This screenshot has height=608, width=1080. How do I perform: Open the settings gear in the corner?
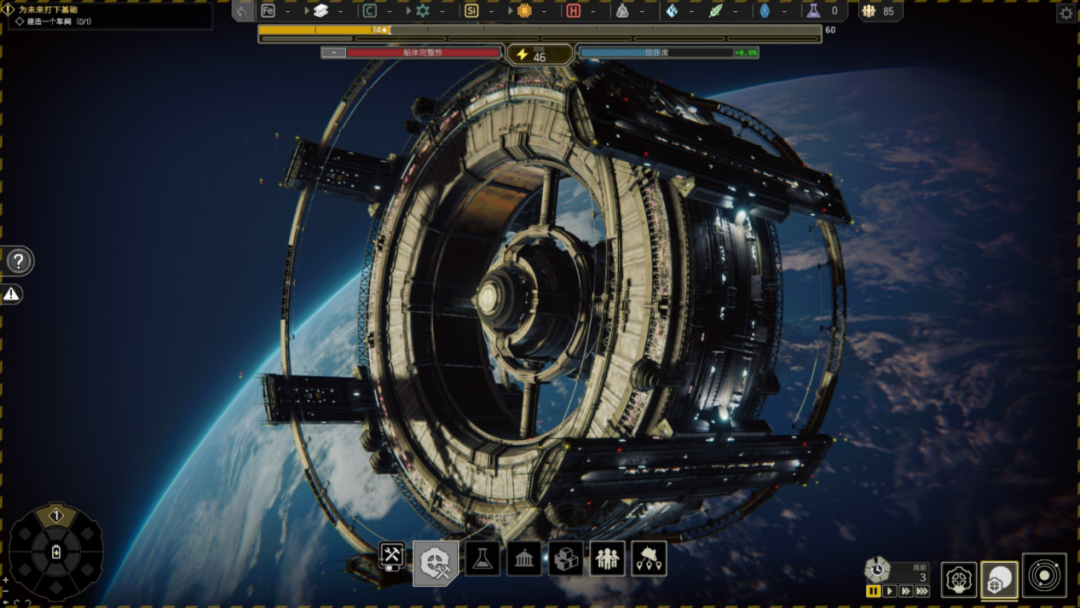pyautogui.click(x=1066, y=13)
